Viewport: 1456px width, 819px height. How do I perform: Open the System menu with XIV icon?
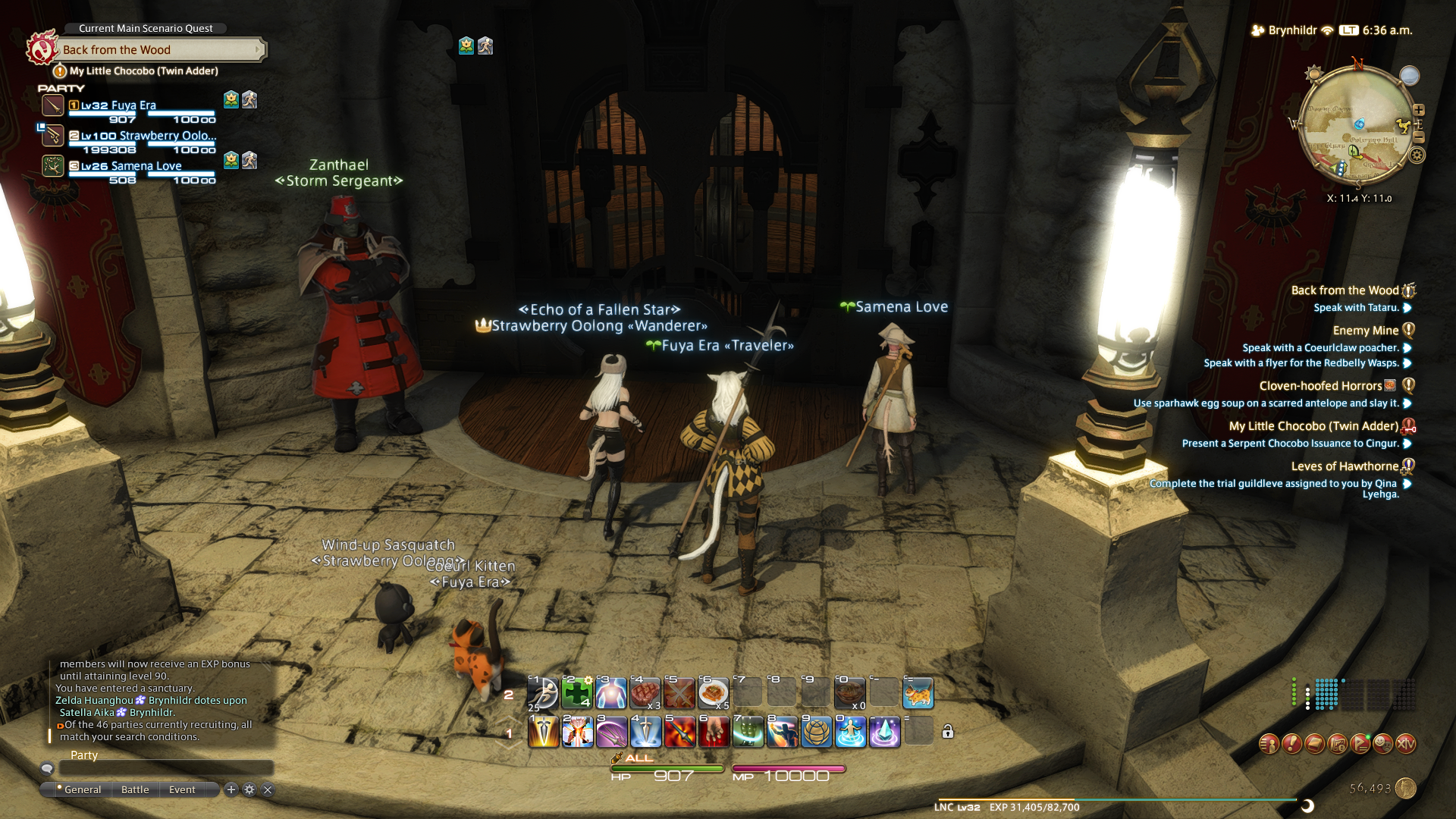click(x=1405, y=744)
